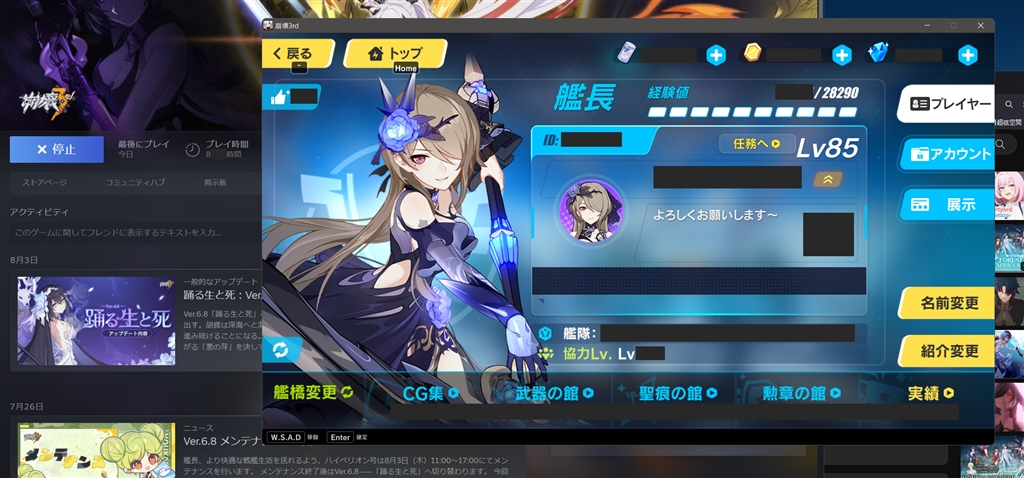Return home via the トップ button
This screenshot has height=478, width=1024.
pyautogui.click(x=395, y=54)
